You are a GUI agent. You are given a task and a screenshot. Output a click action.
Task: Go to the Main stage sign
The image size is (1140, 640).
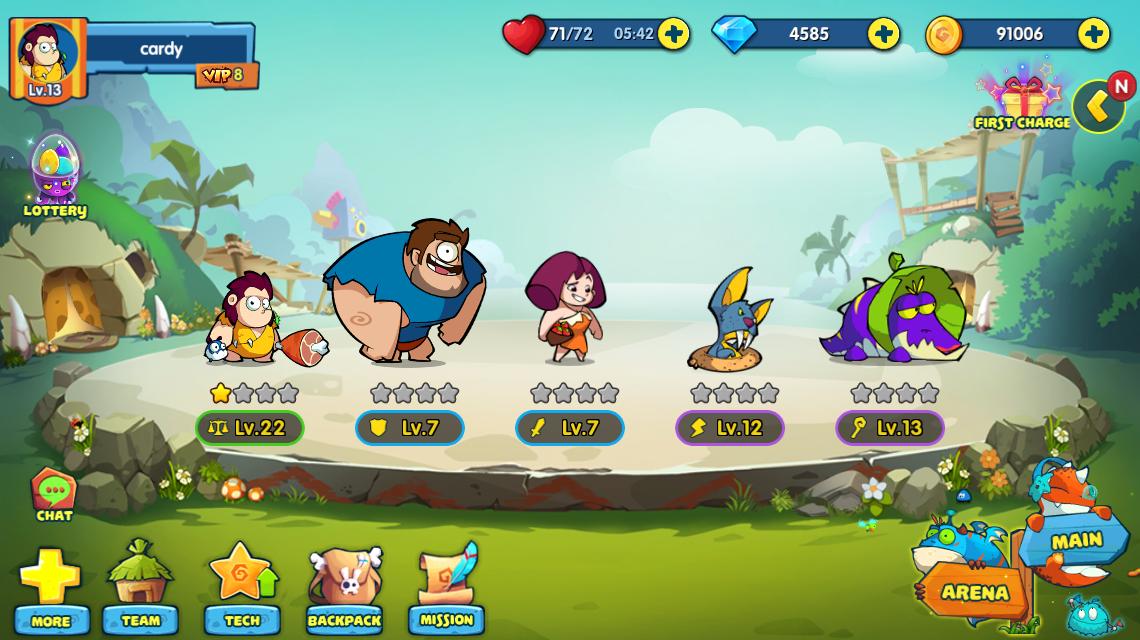(x=1076, y=541)
